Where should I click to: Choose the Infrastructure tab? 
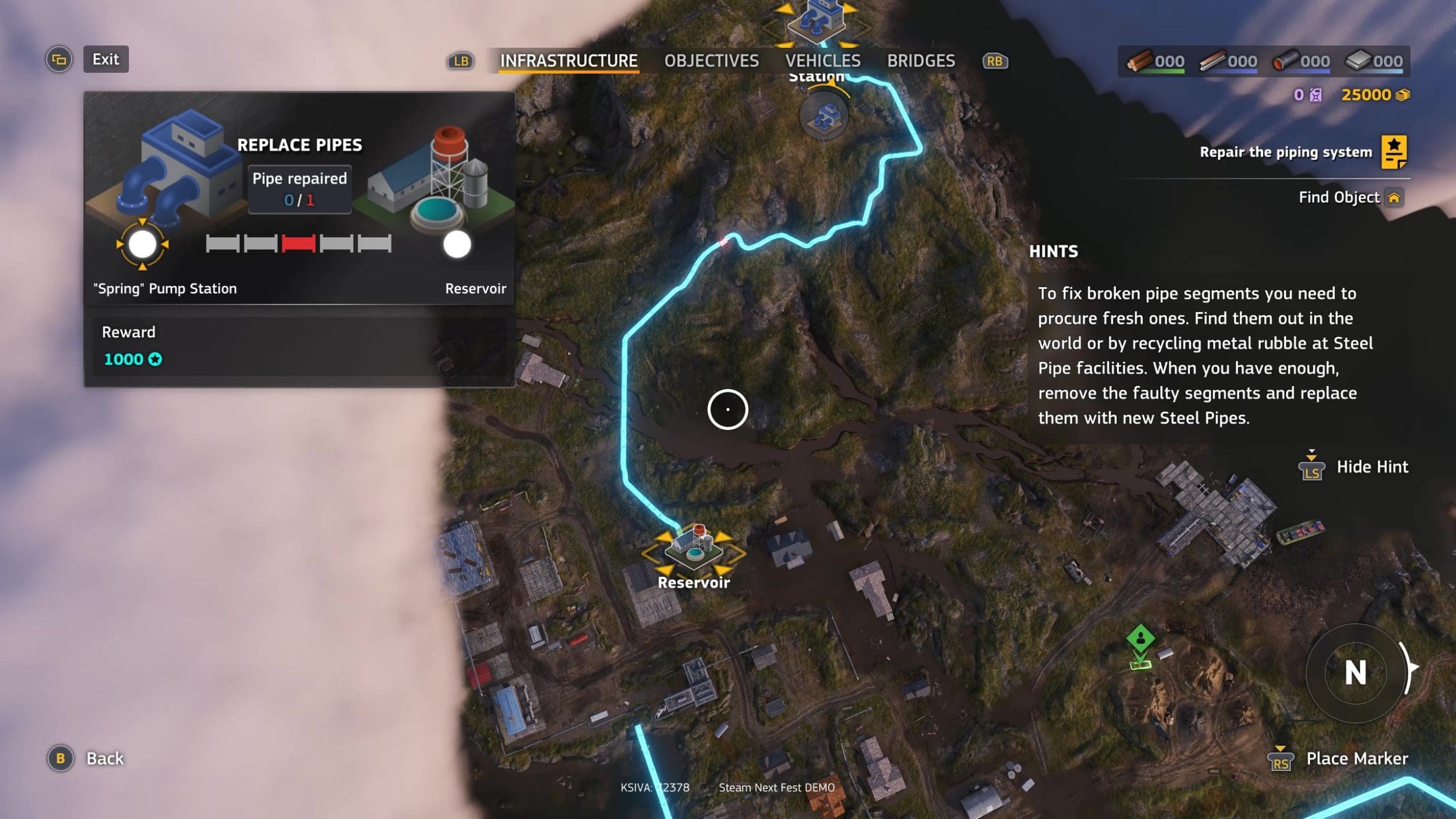point(568,61)
